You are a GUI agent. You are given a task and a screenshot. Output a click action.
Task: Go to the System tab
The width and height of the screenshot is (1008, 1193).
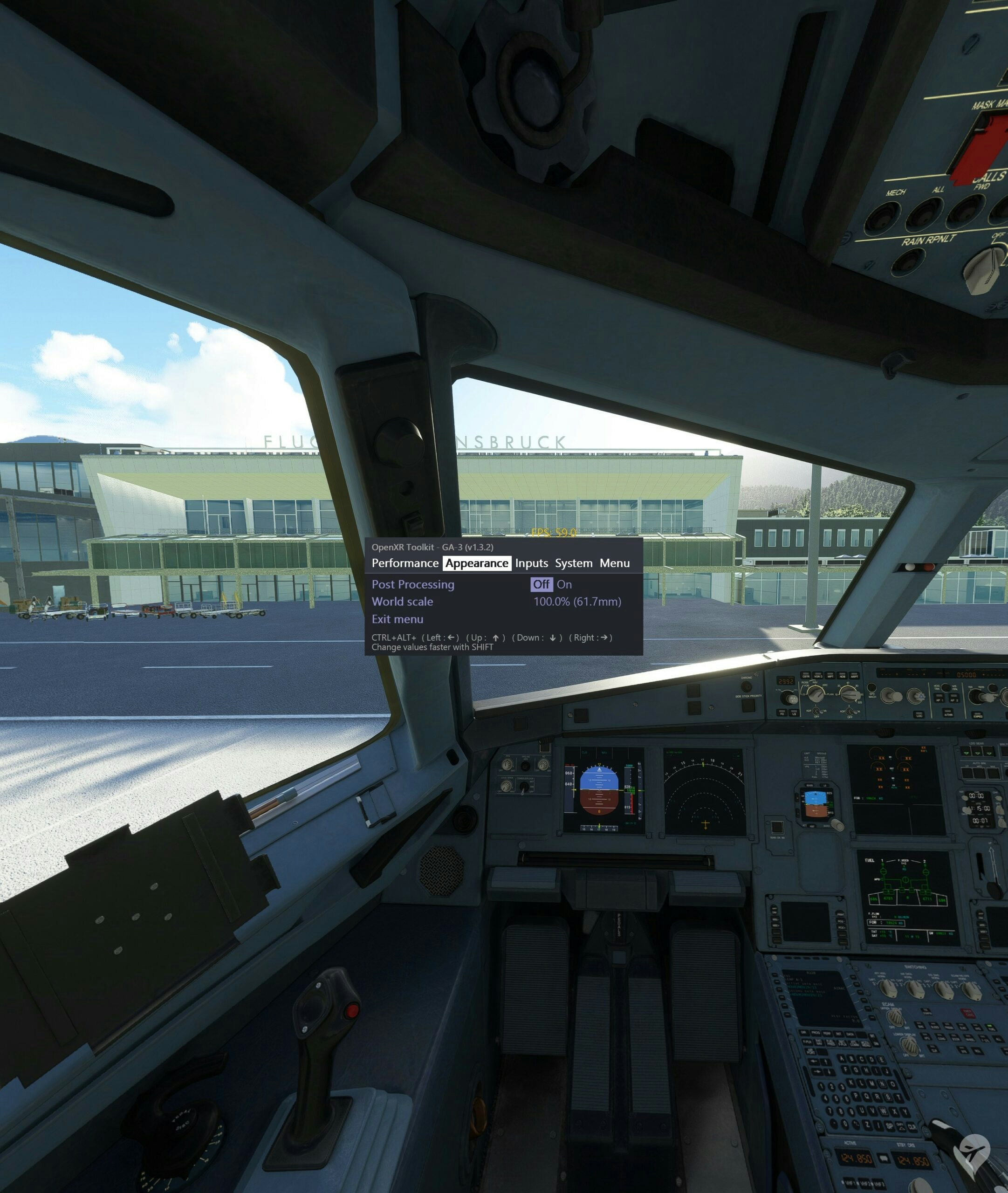click(x=573, y=563)
